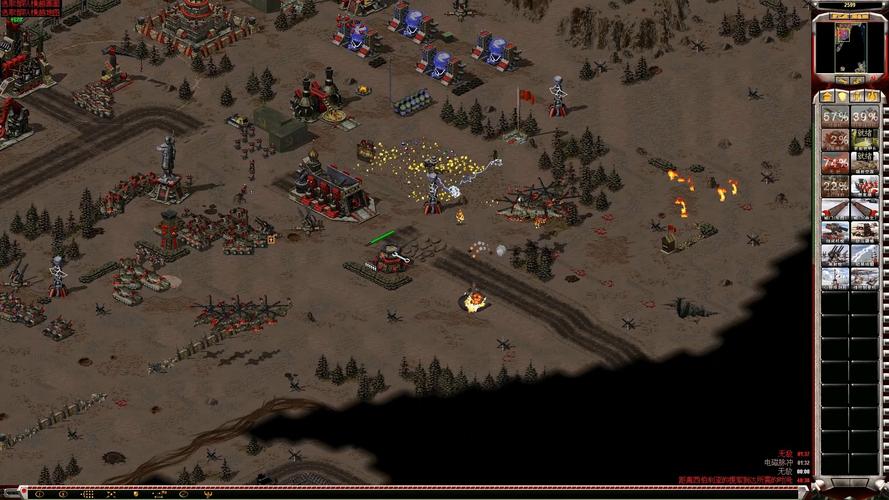This screenshot has width=889, height=500.
Task: Activate the repair wrench button
Action: (x=841, y=80)
